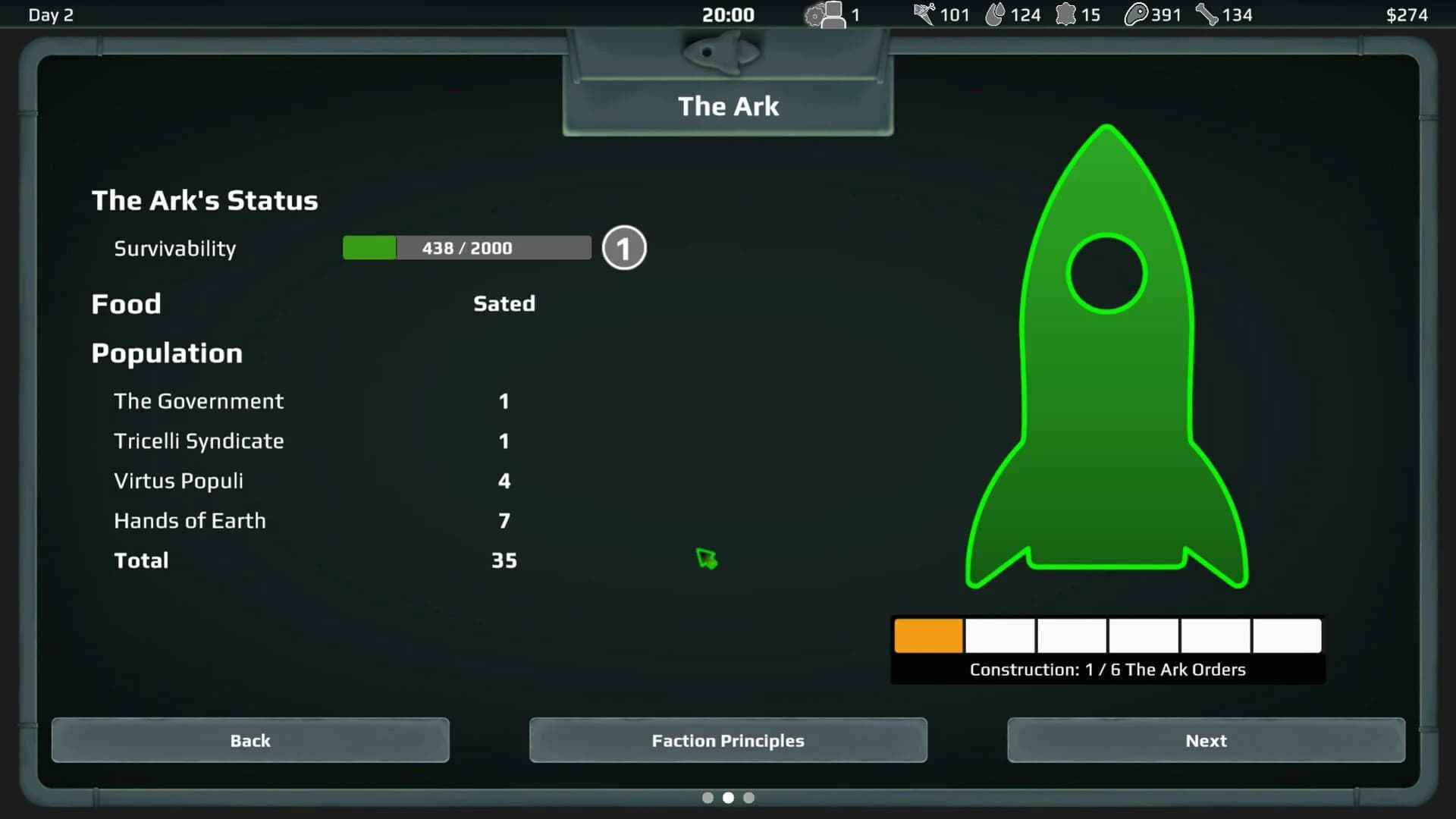Go Back to the previous screen
Image resolution: width=1456 pixels, height=819 pixels.
[x=250, y=741]
